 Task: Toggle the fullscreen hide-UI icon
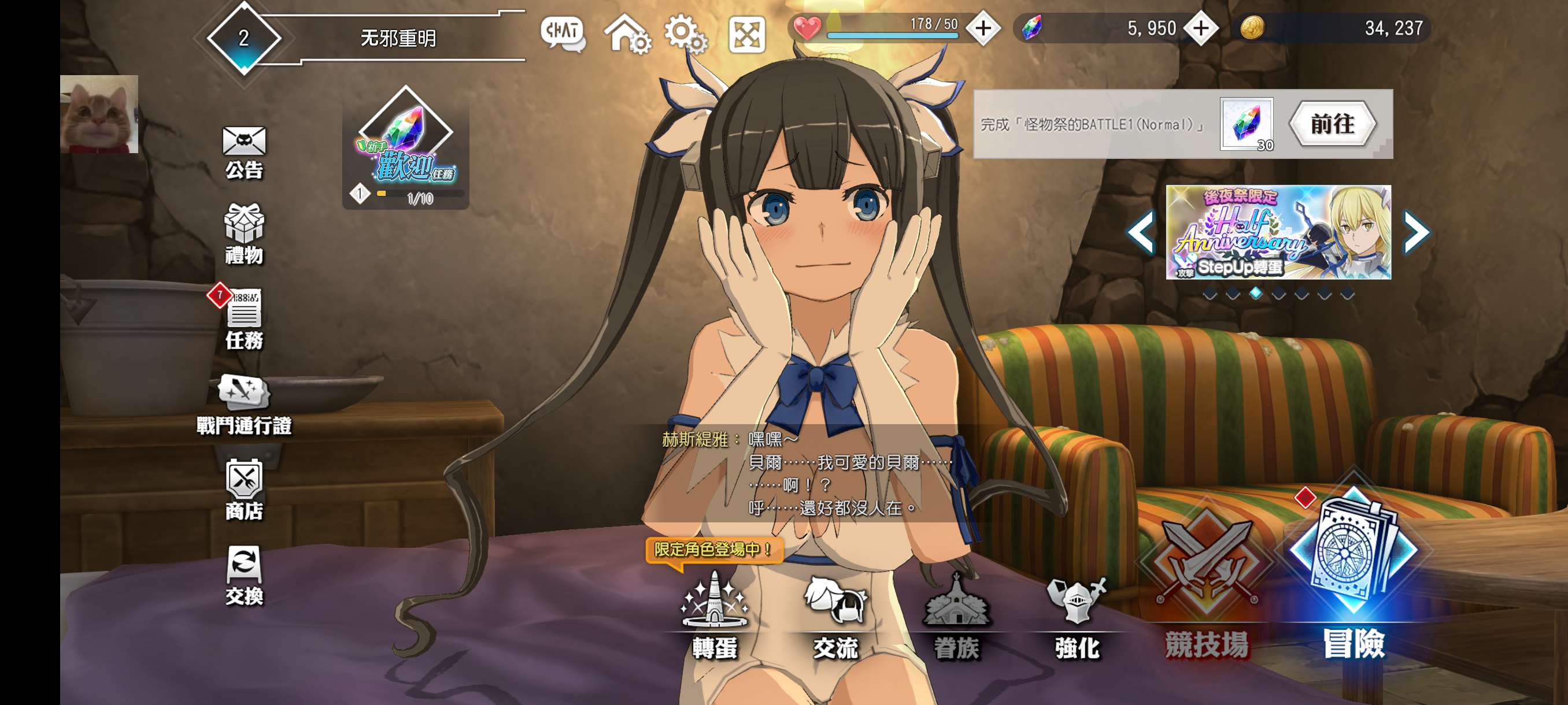[x=746, y=34]
